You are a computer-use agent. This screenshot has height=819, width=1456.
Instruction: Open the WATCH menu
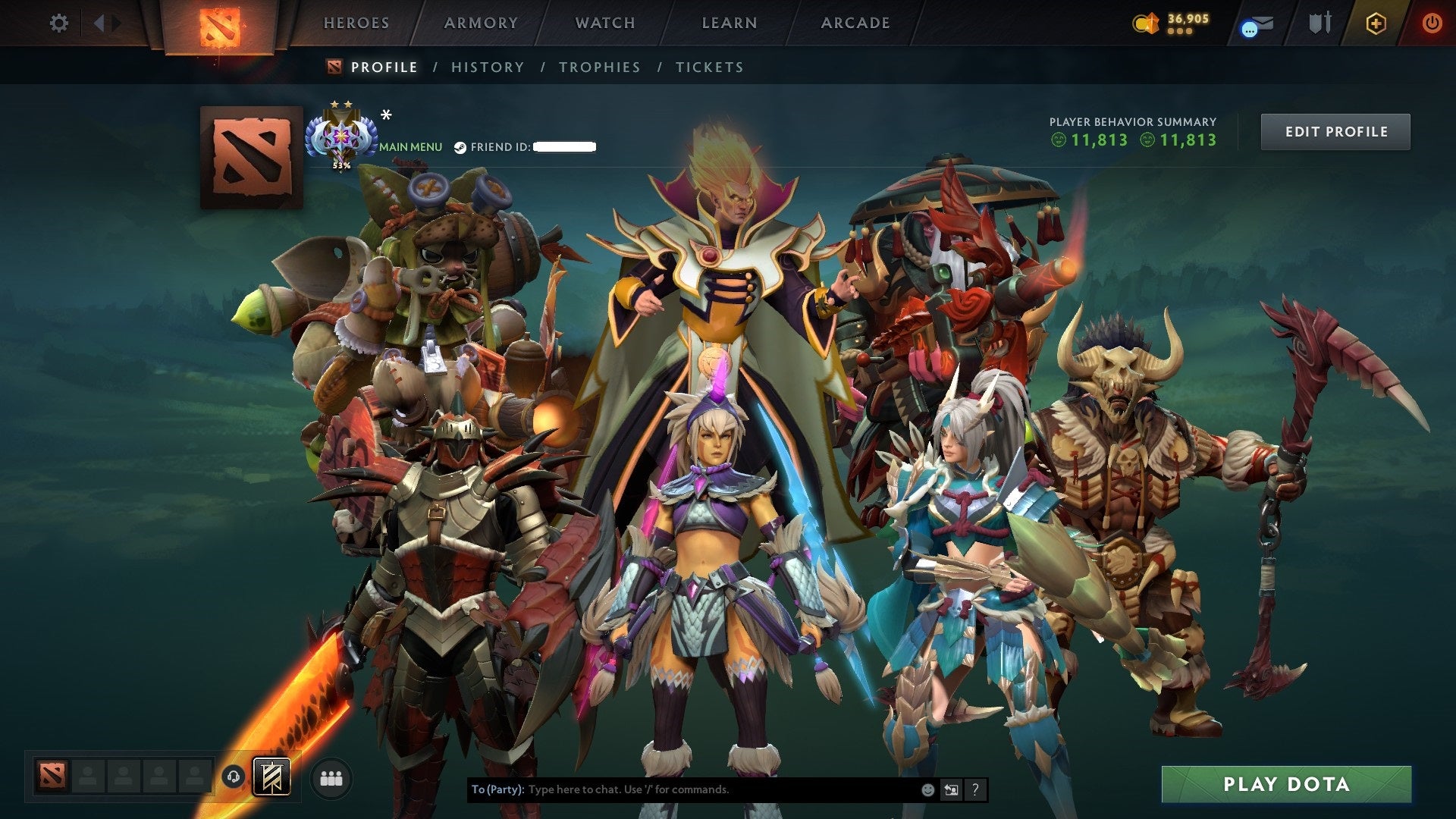tap(604, 23)
